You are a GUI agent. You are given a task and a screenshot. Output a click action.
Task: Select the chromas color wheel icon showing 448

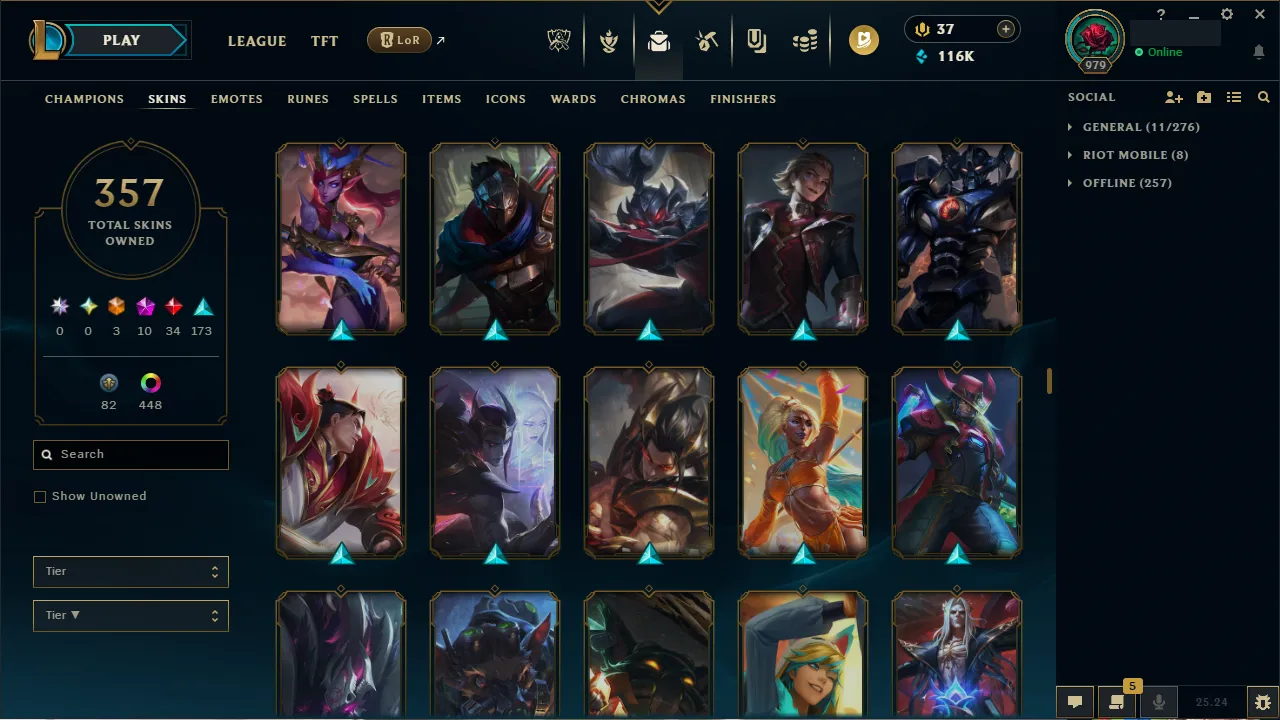(150, 383)
